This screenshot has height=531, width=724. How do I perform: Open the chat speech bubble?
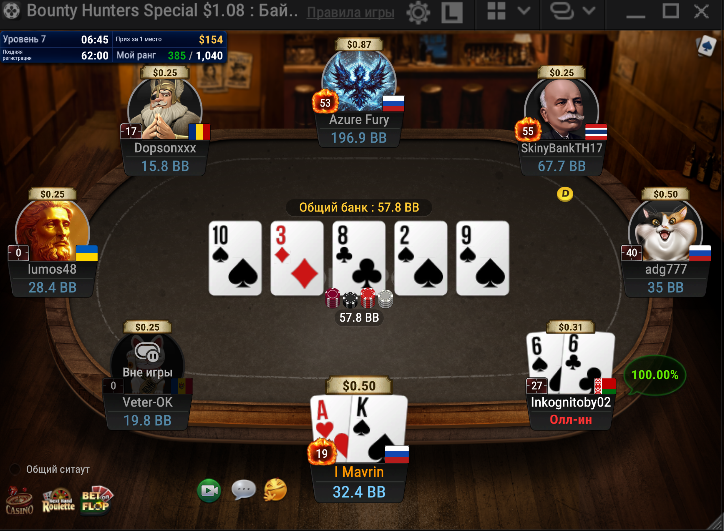coord(243,490)
